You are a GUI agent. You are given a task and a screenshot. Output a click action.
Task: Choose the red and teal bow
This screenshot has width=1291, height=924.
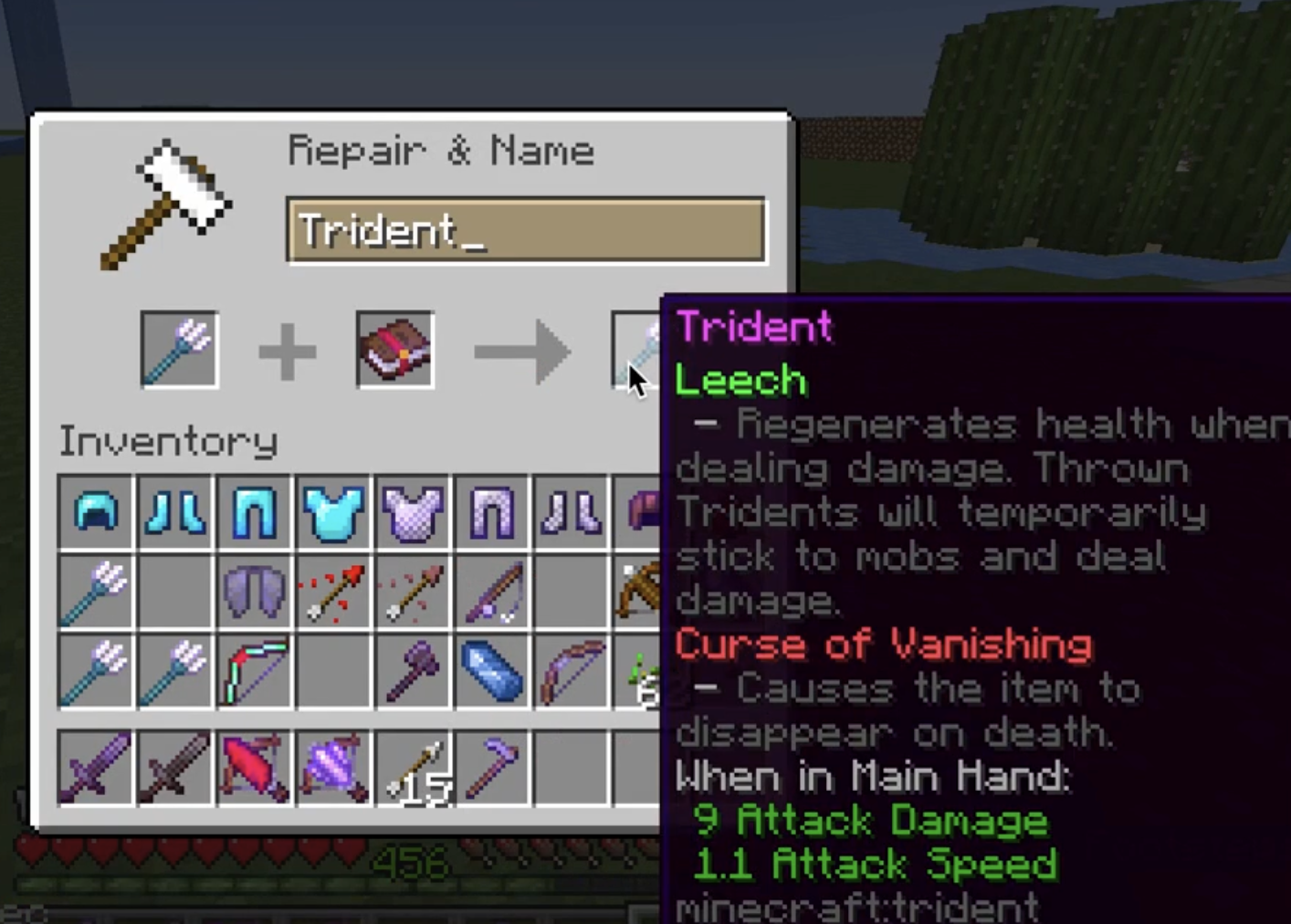coord(255,671)
